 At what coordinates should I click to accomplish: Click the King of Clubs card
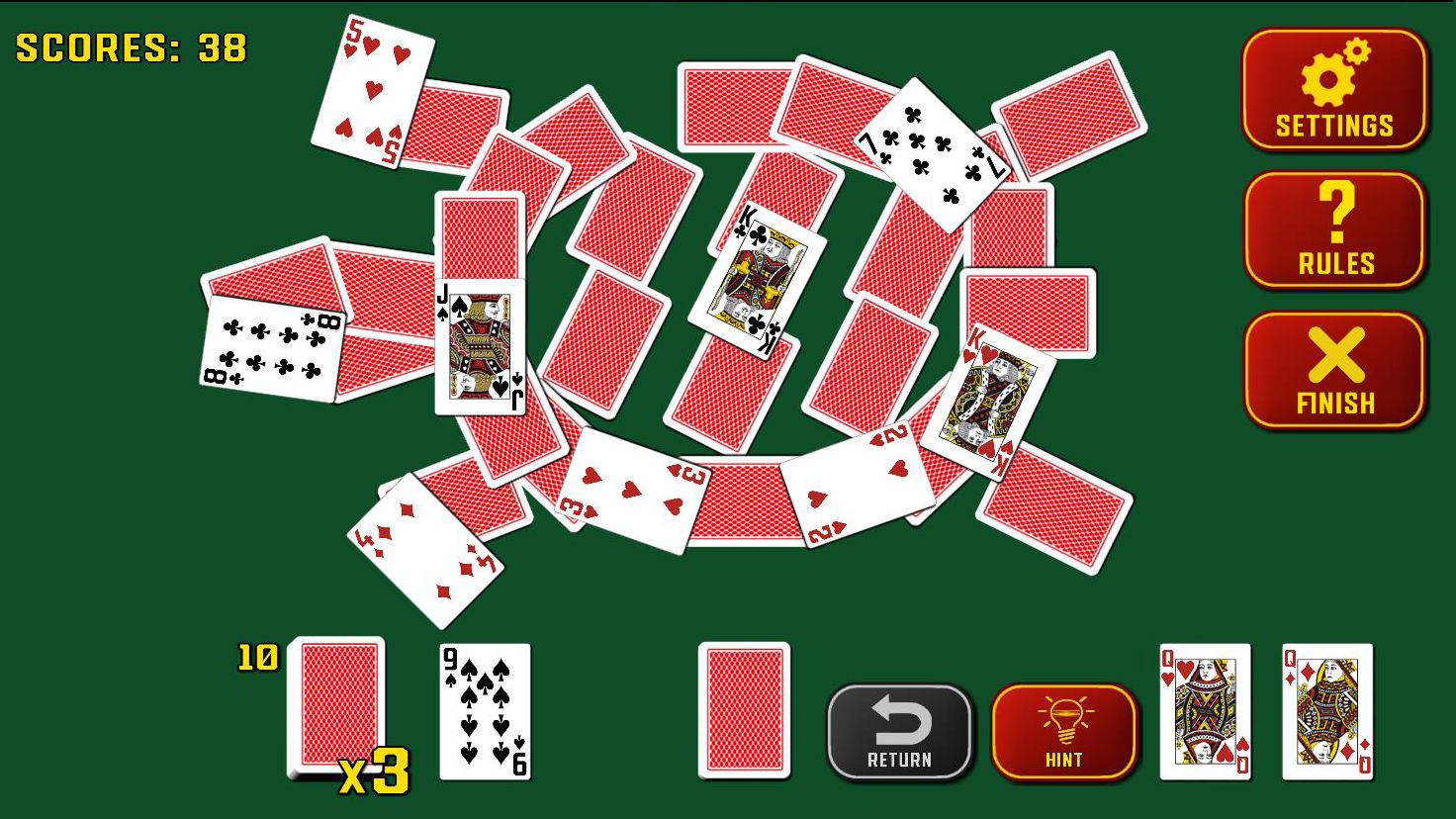coord(755,277)
